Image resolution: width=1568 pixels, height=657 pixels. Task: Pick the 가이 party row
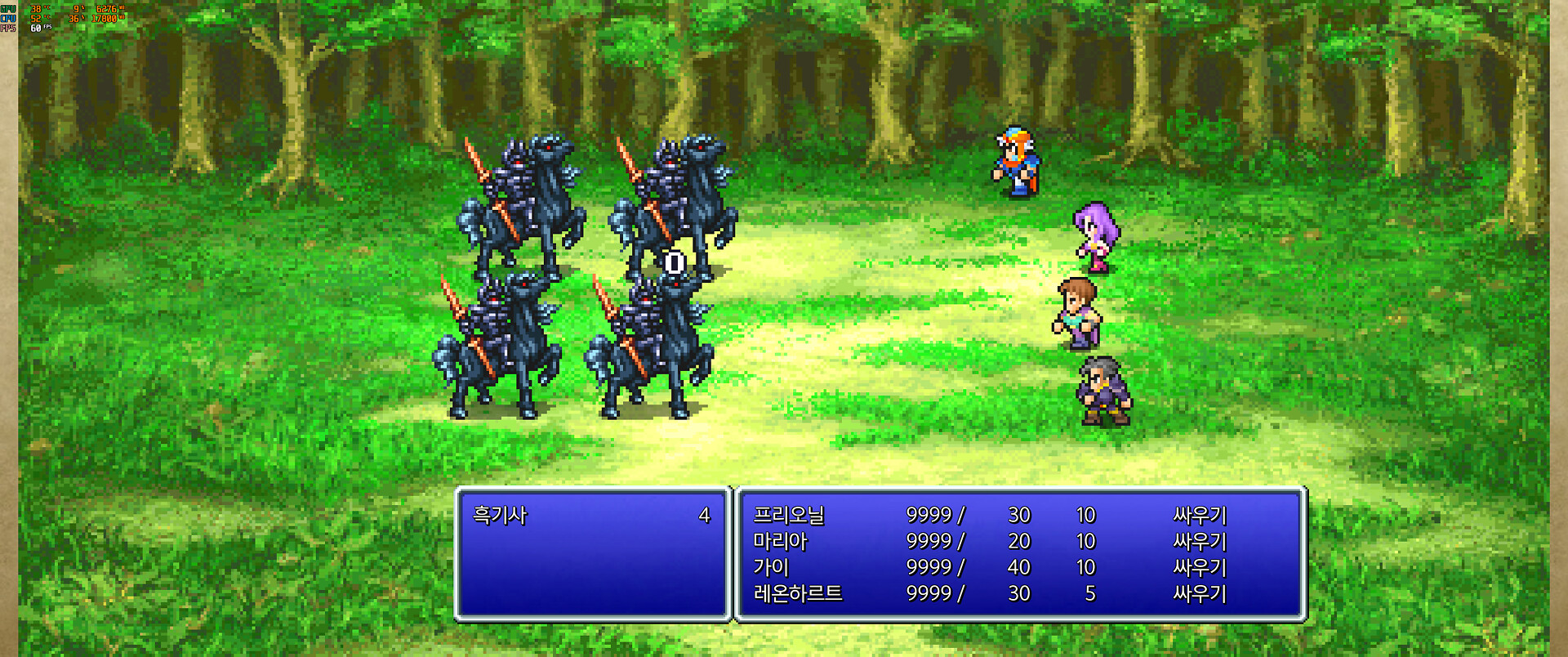click(x=771, y=567)
